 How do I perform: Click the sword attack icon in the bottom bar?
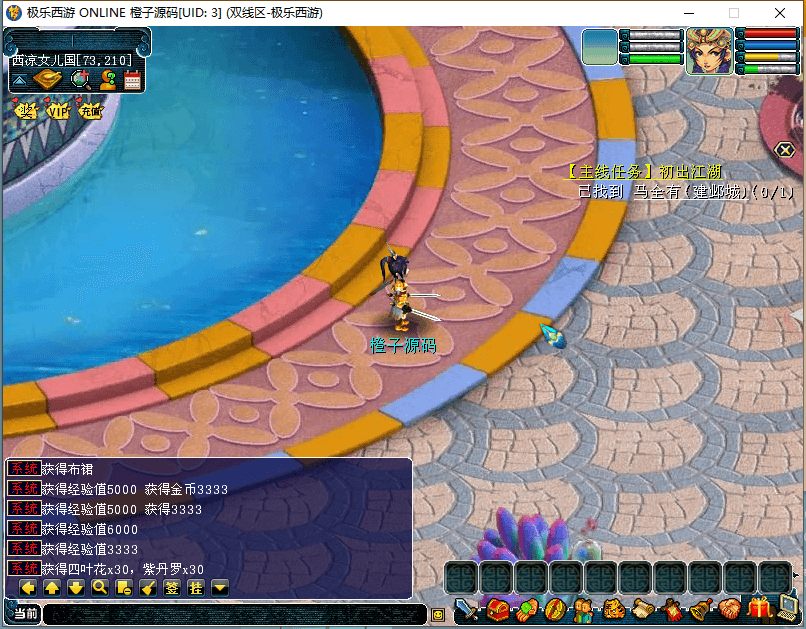coord(467,609)
